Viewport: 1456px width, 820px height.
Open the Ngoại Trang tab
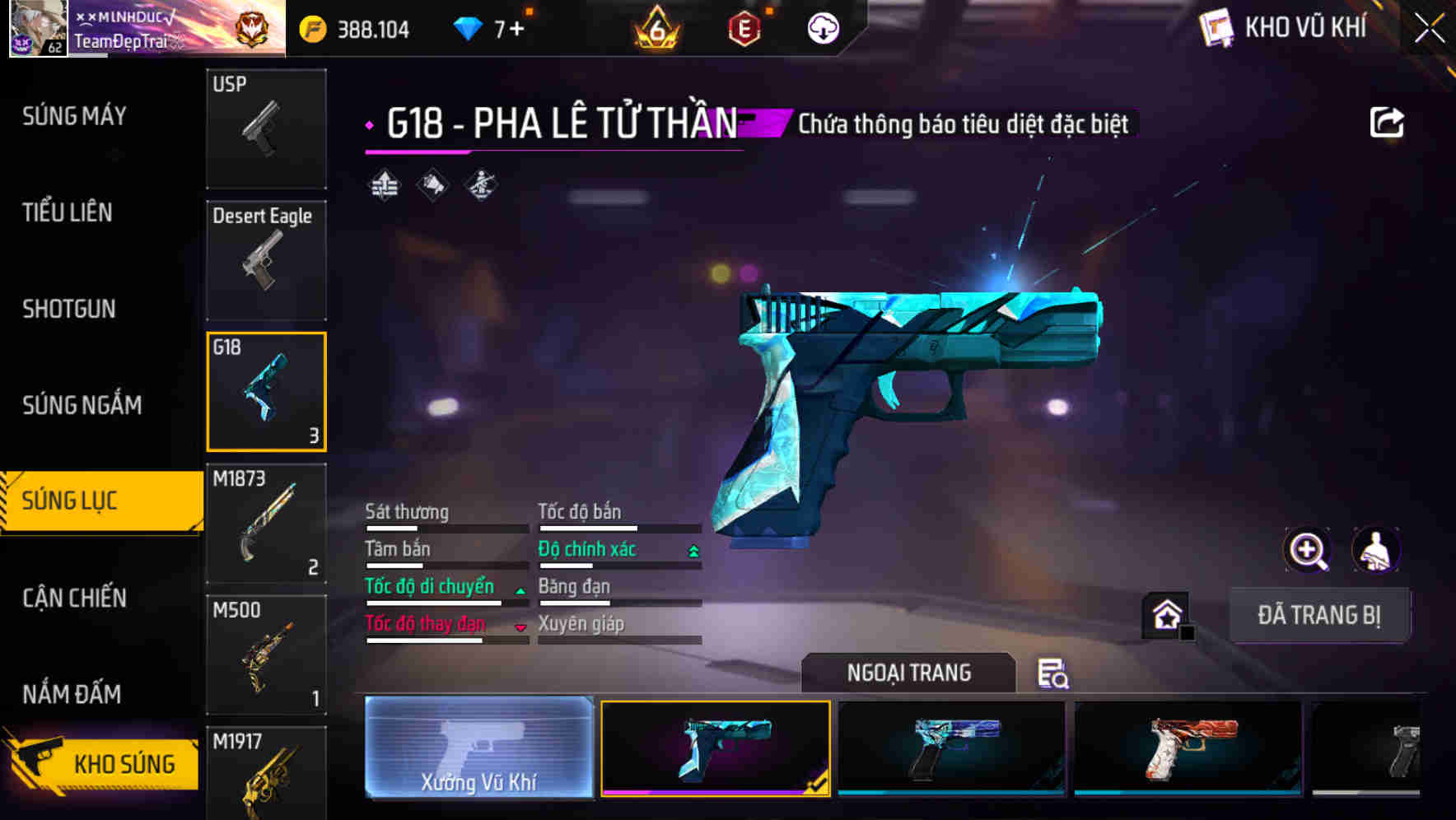pos(908,672)
